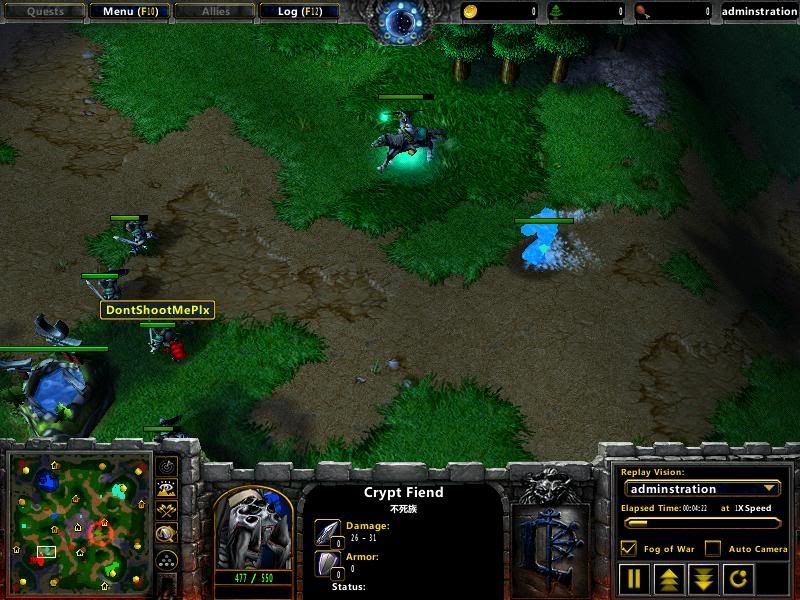Increase replay speed with up arrows button
The height and width of the screenshot is (600, 800).
pos(667,578)
